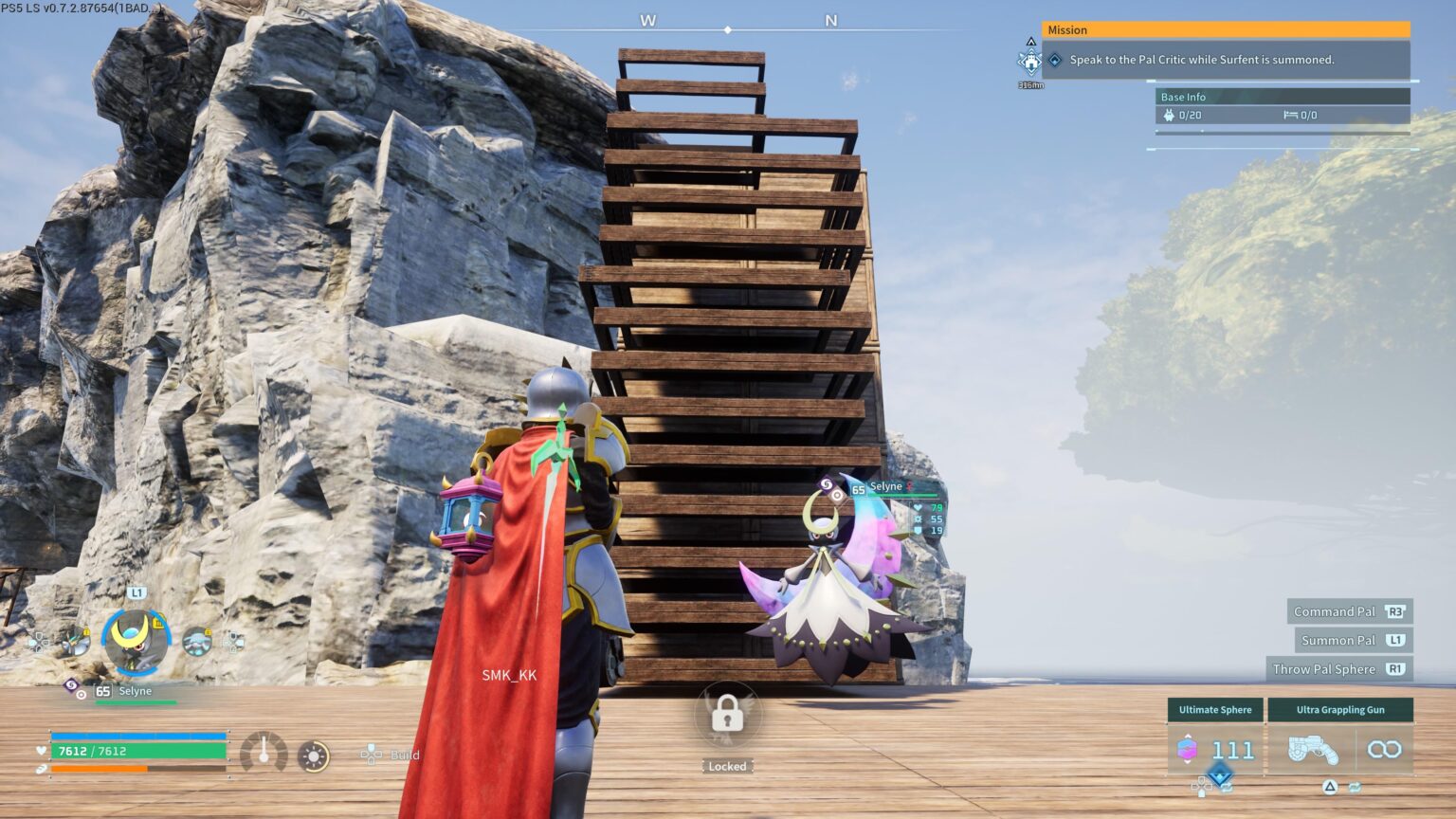
Task: Choose the next Pal portrait in party
Action: (x=197, y=642)
